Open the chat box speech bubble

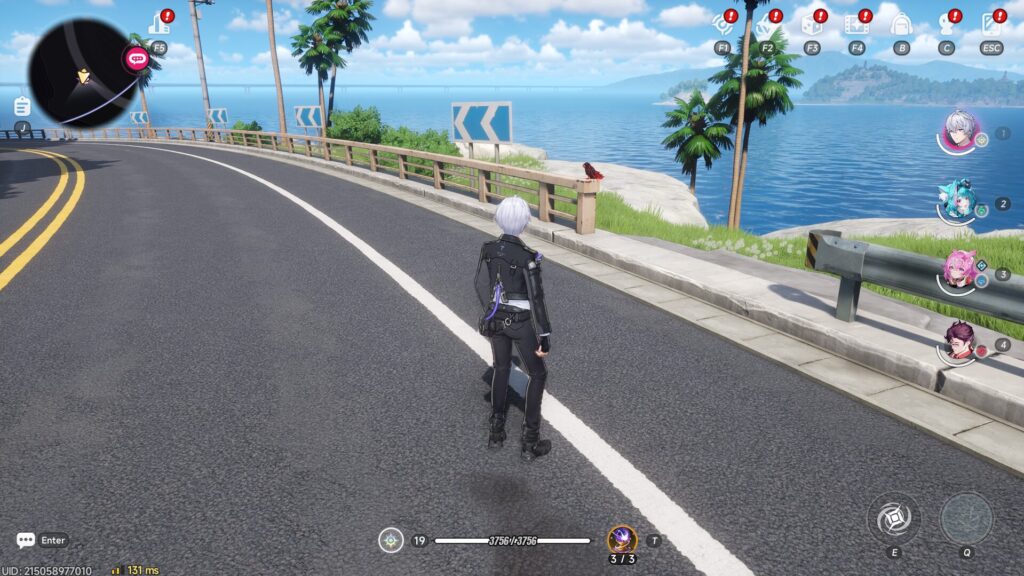[x=26, y=540]
